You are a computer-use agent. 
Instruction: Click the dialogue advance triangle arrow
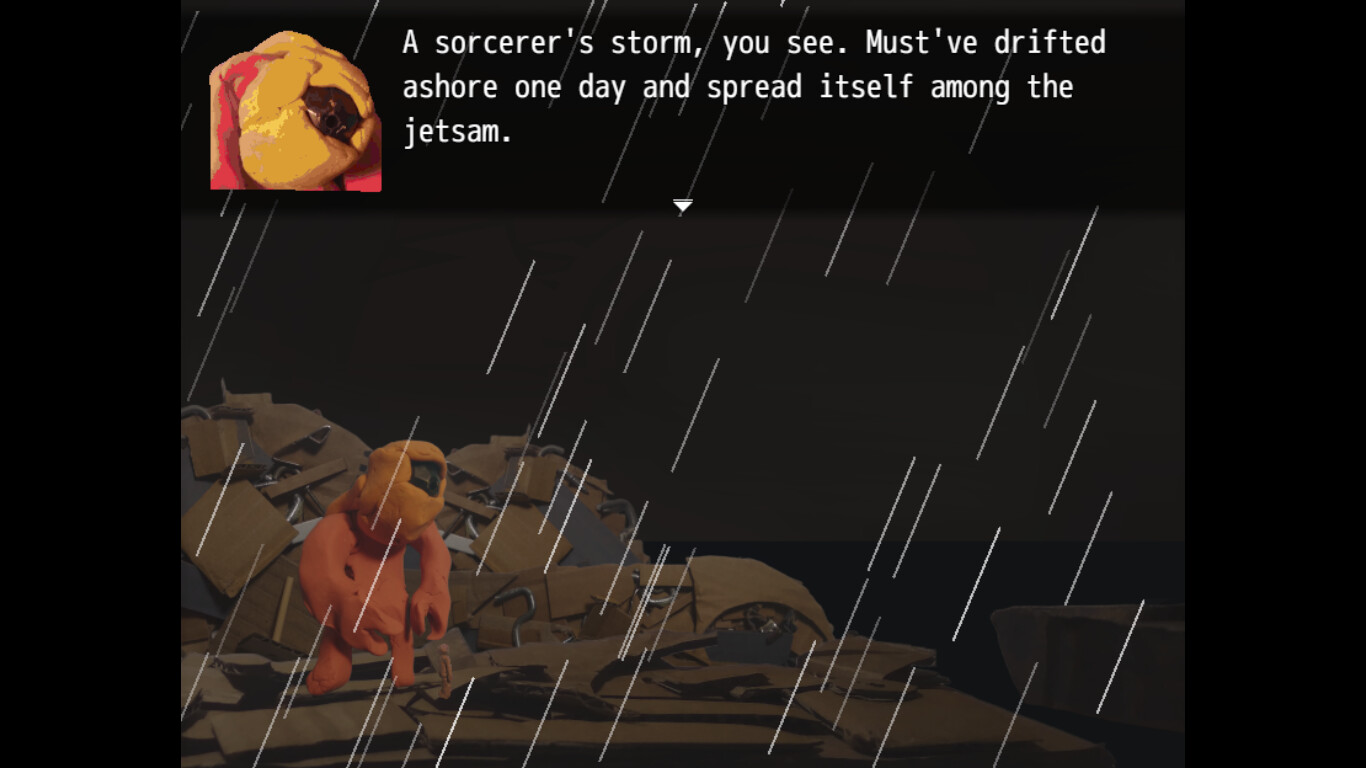(682, 205)
